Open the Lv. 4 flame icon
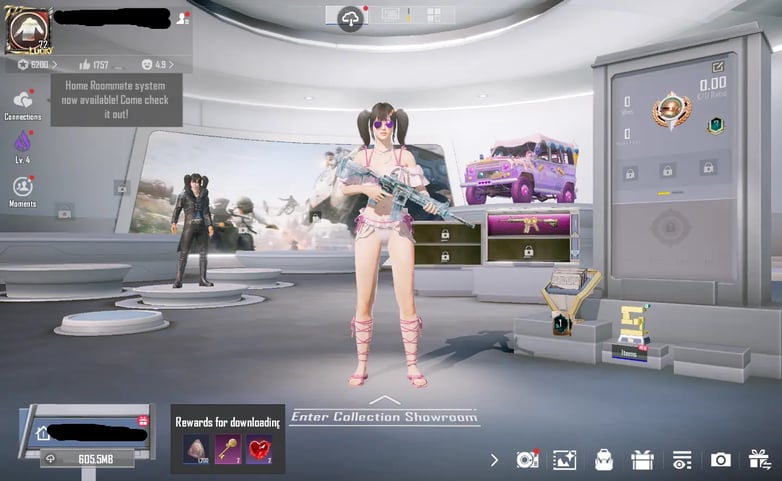 tap(22, 144)
